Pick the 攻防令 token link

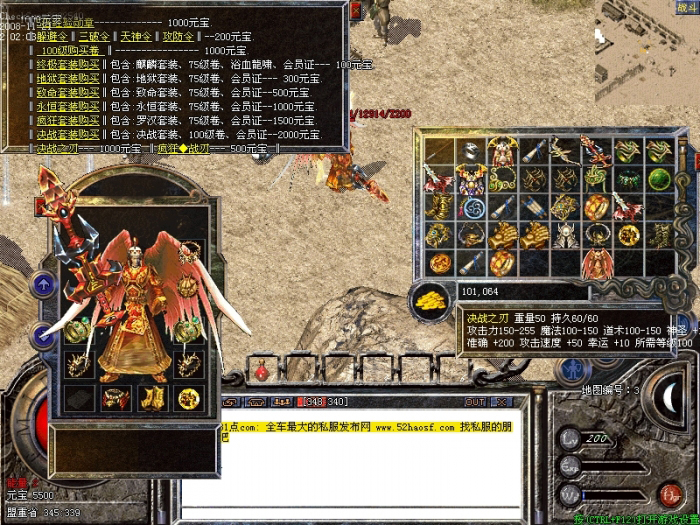(x=175, y=35)
